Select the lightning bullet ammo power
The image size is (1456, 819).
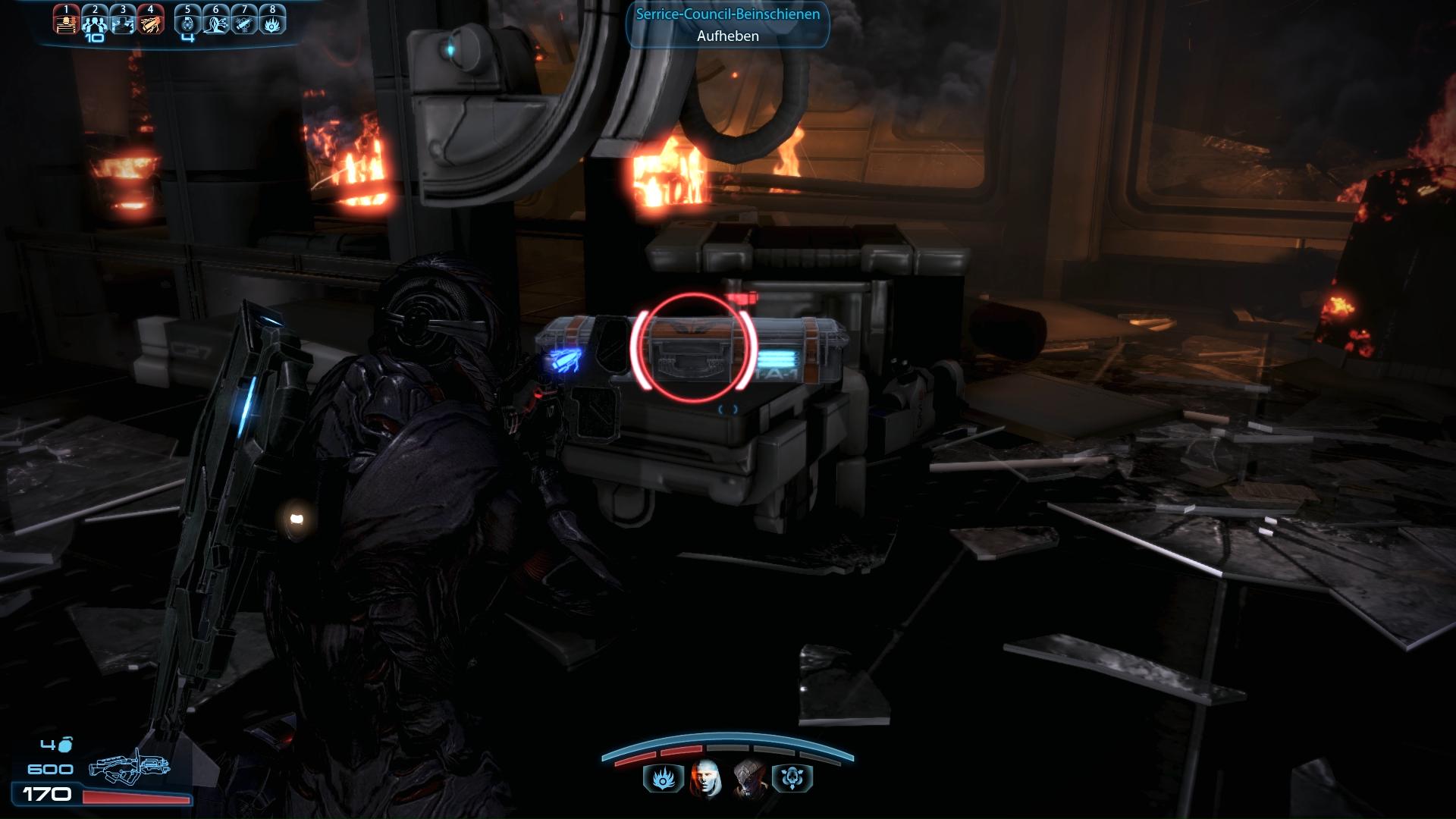tap(151, 21)
